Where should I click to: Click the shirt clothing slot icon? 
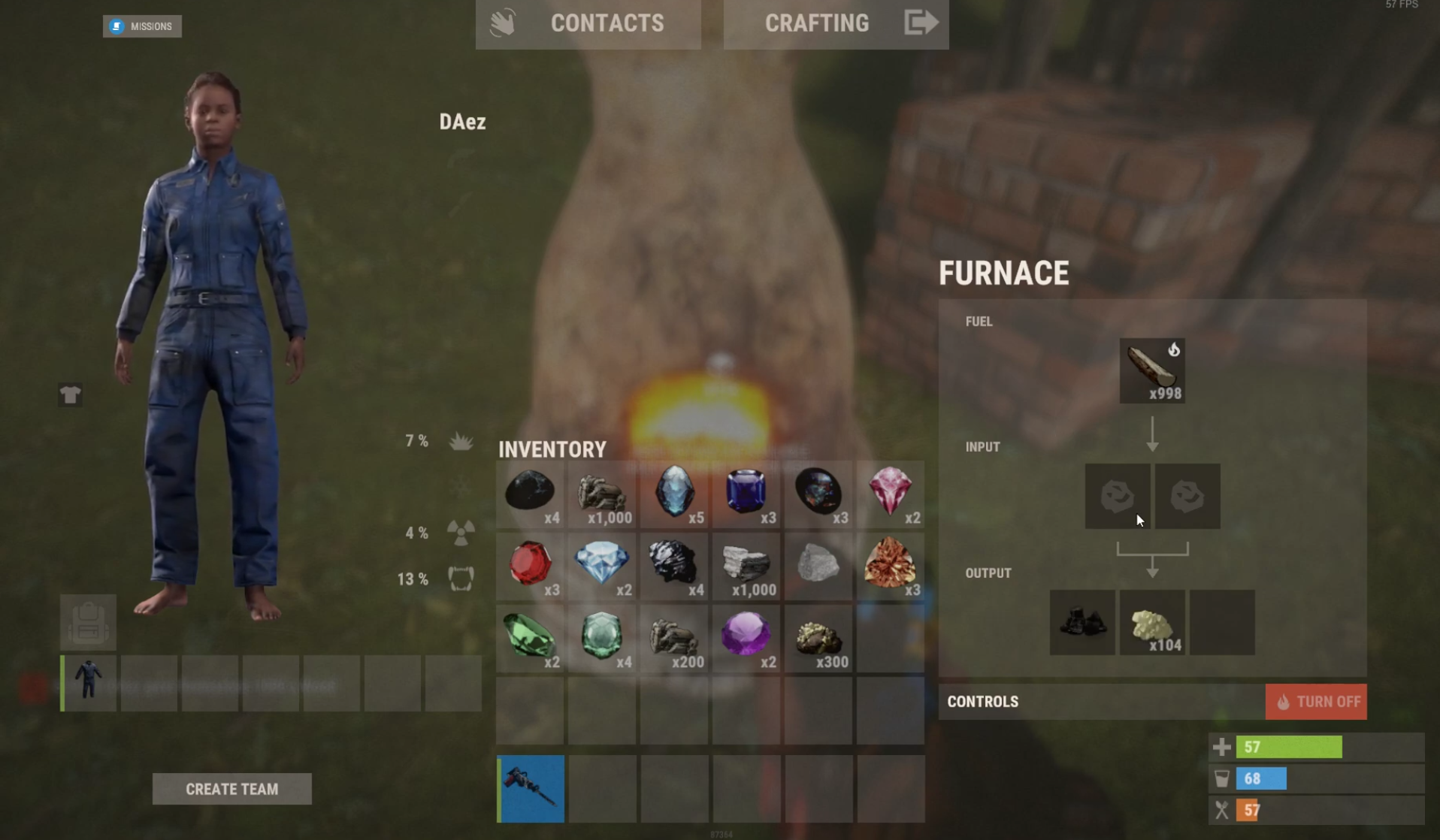point(69,393)
